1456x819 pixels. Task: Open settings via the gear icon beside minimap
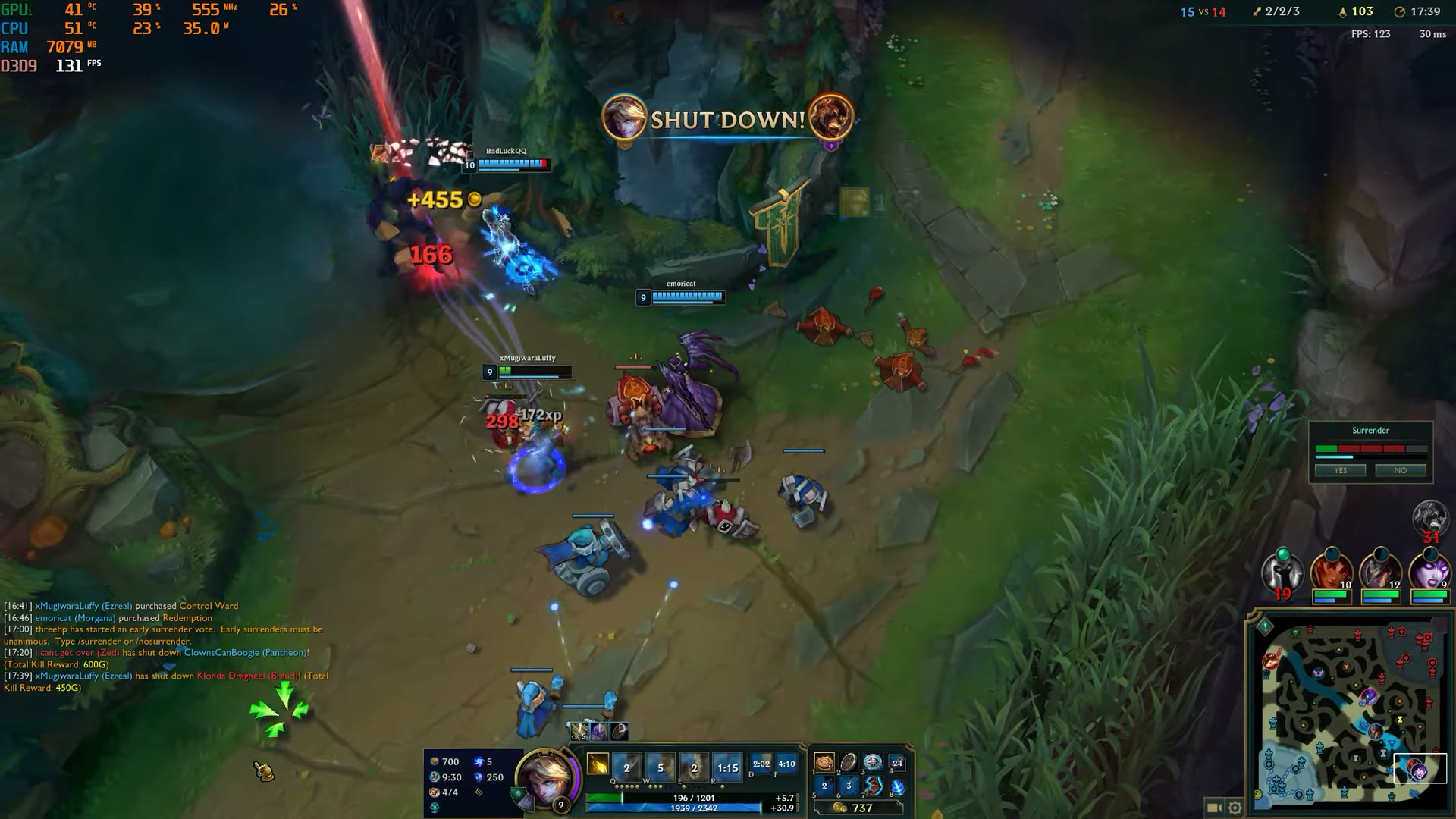click(x=1234, y=806)
